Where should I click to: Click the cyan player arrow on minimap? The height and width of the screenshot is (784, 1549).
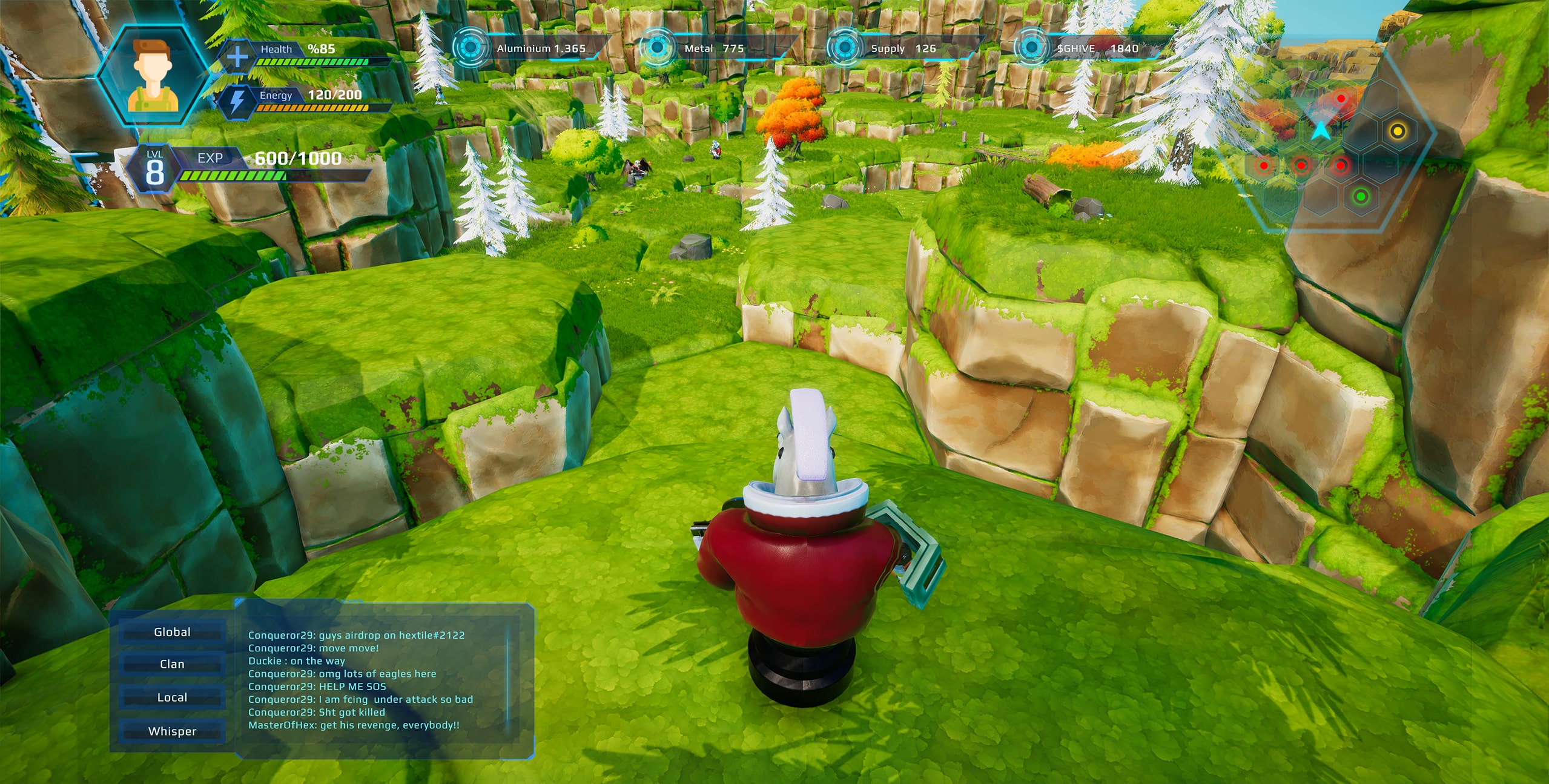point(1321,130)
